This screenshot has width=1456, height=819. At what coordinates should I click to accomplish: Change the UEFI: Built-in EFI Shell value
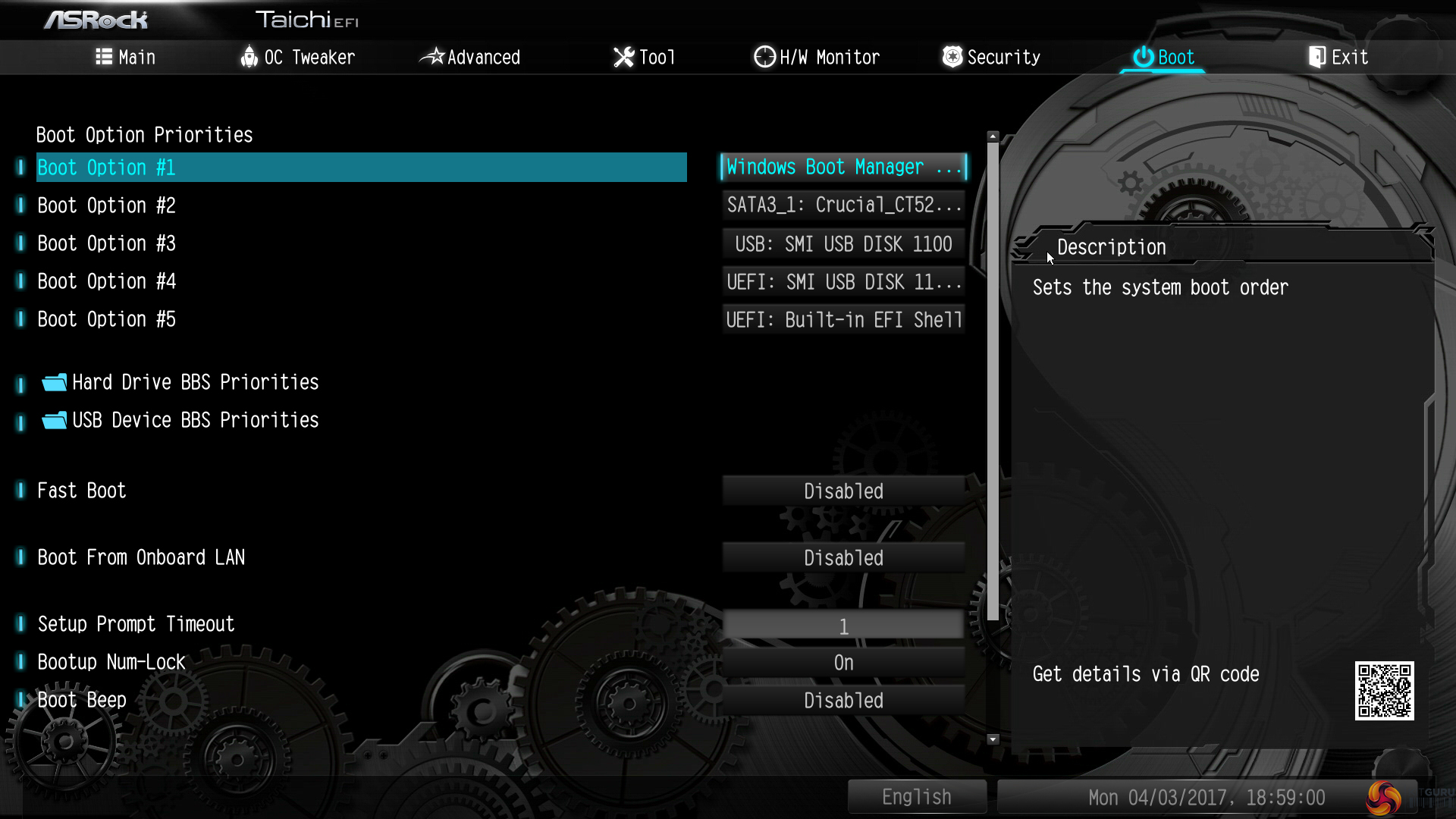(x=843, y=319)
